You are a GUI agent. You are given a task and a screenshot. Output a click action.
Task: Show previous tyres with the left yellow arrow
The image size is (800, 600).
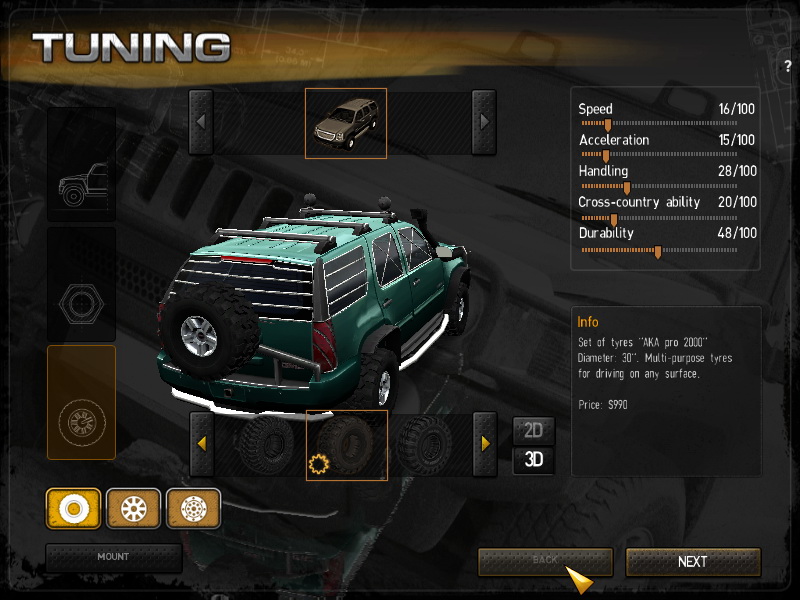point(201,443)
